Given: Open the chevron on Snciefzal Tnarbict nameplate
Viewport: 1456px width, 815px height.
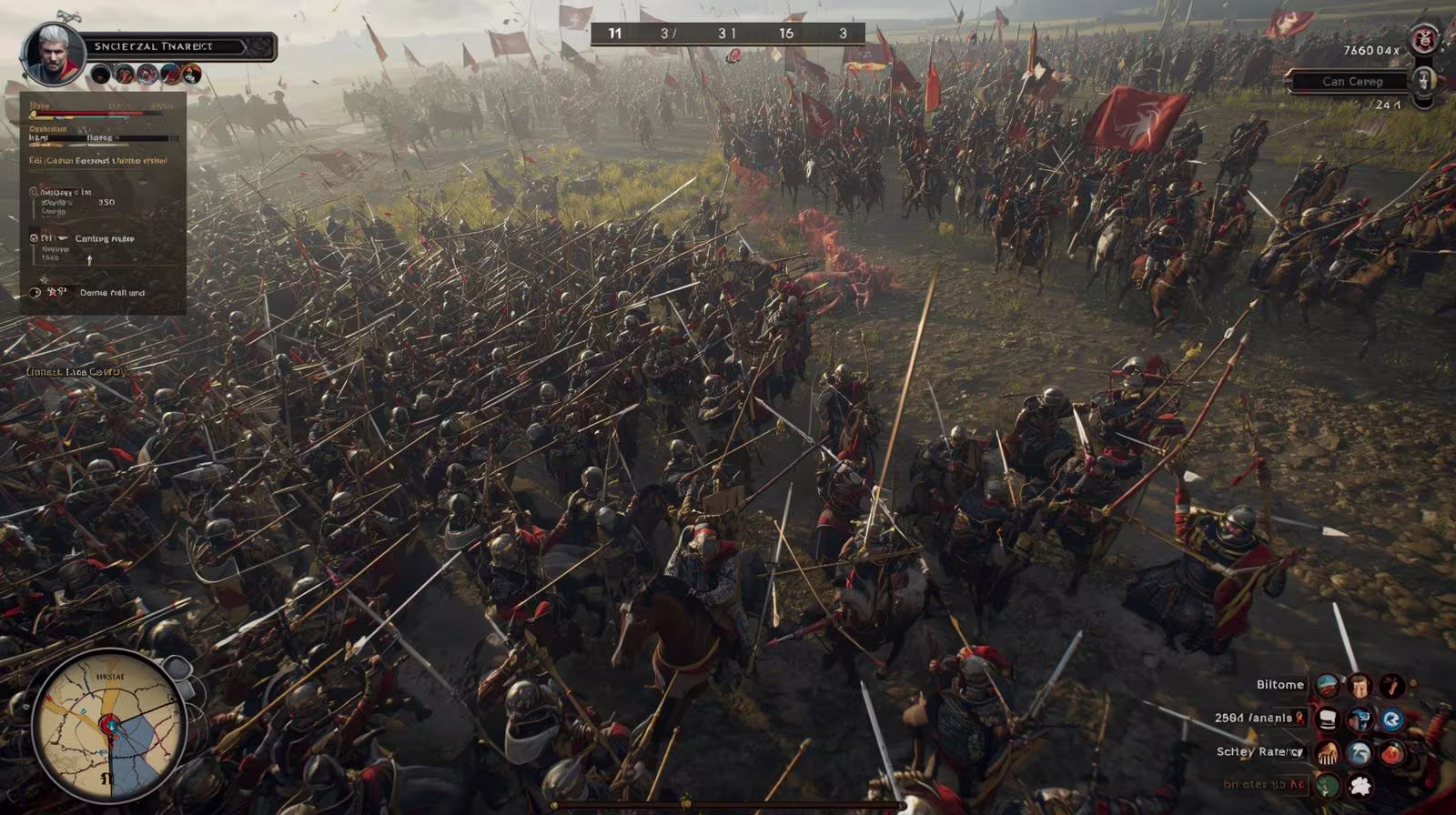Looking at the screenshot, I should [x=246, y=47].
